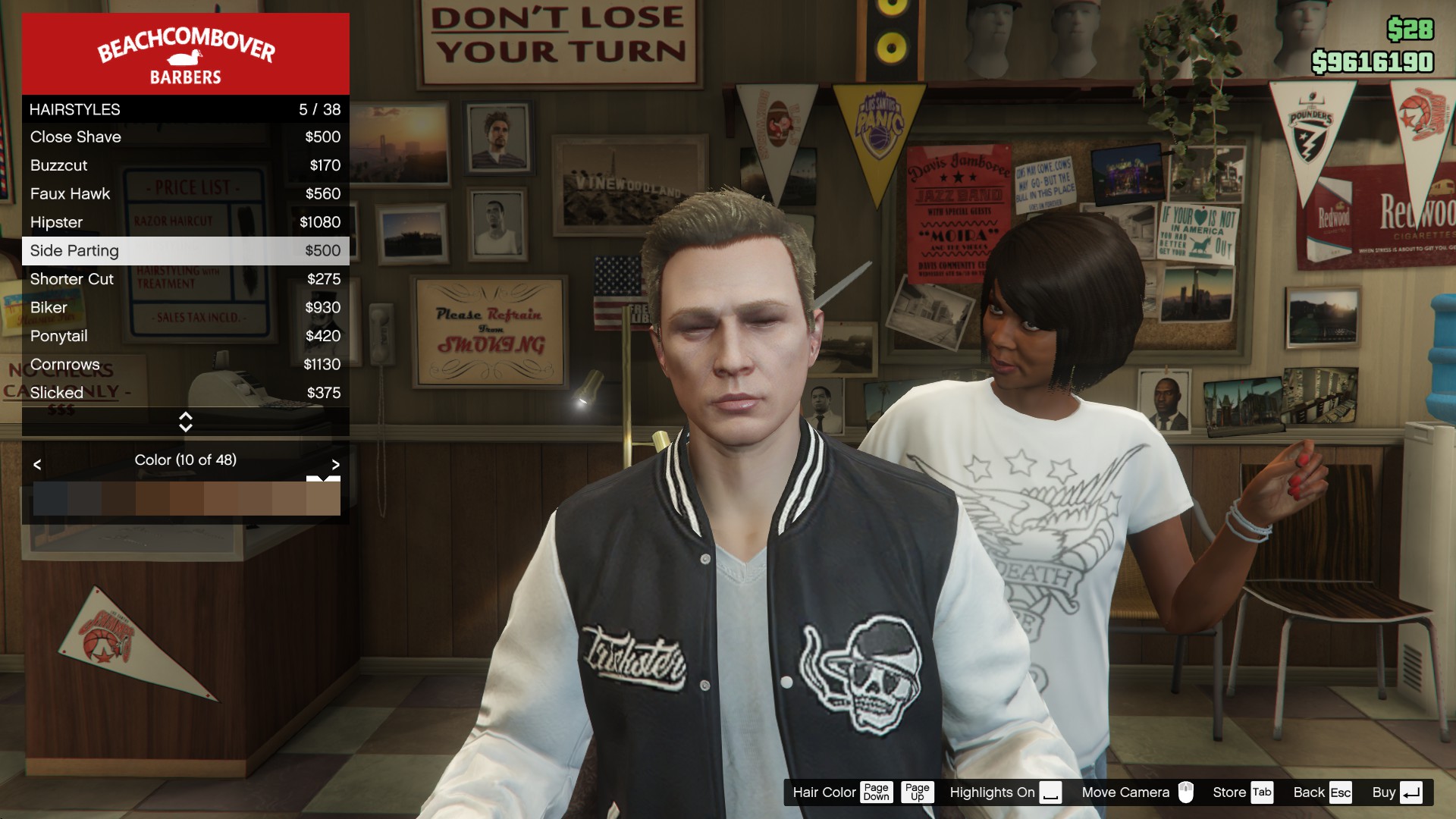This screenshot has height=819, width=1456.
Task: Click the hairstyle list scroll arrows
Action: click(185, 422)
